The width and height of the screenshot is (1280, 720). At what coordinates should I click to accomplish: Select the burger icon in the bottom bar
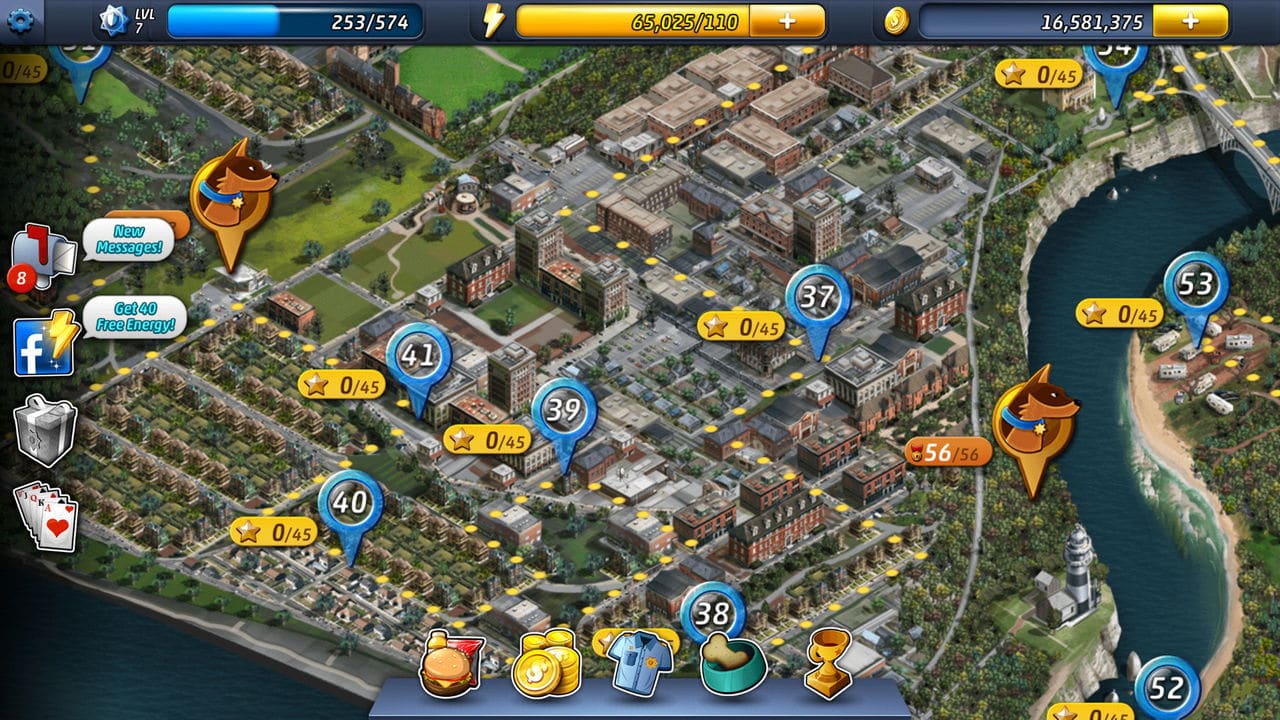pos(451,664)
